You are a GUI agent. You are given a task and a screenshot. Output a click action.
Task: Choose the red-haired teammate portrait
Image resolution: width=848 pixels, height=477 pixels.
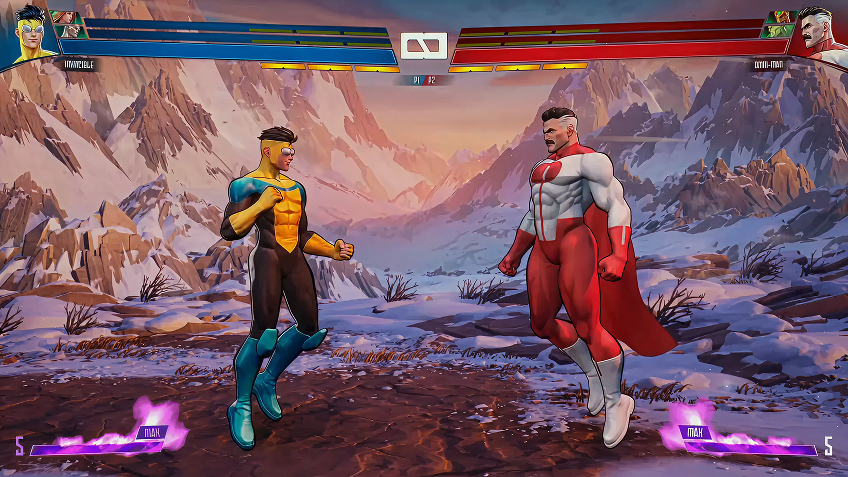[66, 18]
